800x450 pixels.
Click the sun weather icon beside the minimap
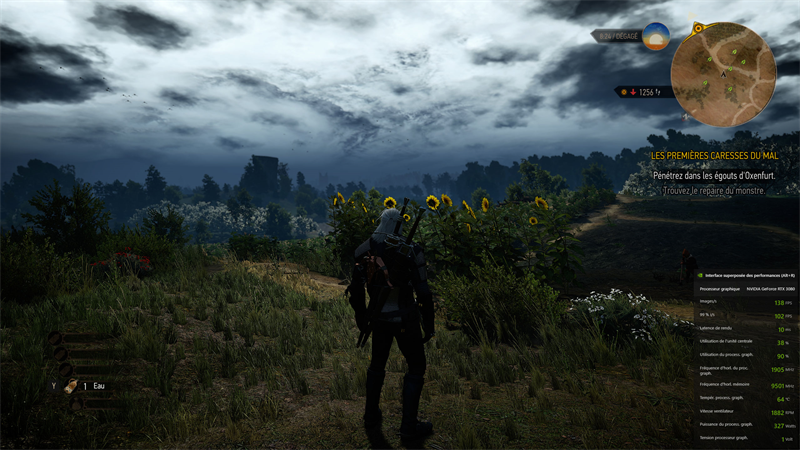coord(656,37)
